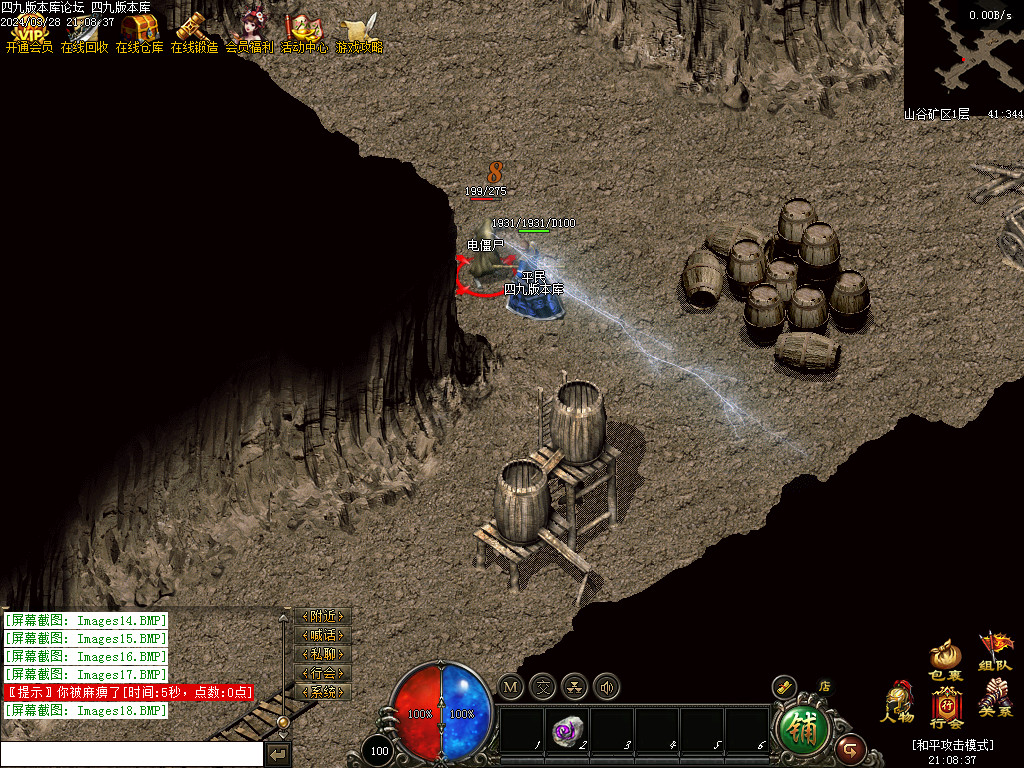Open 游戏攻略 game guide scroll
This screenshot has width=1024, height=768.
pyautogui.click(x=358, y=34)
